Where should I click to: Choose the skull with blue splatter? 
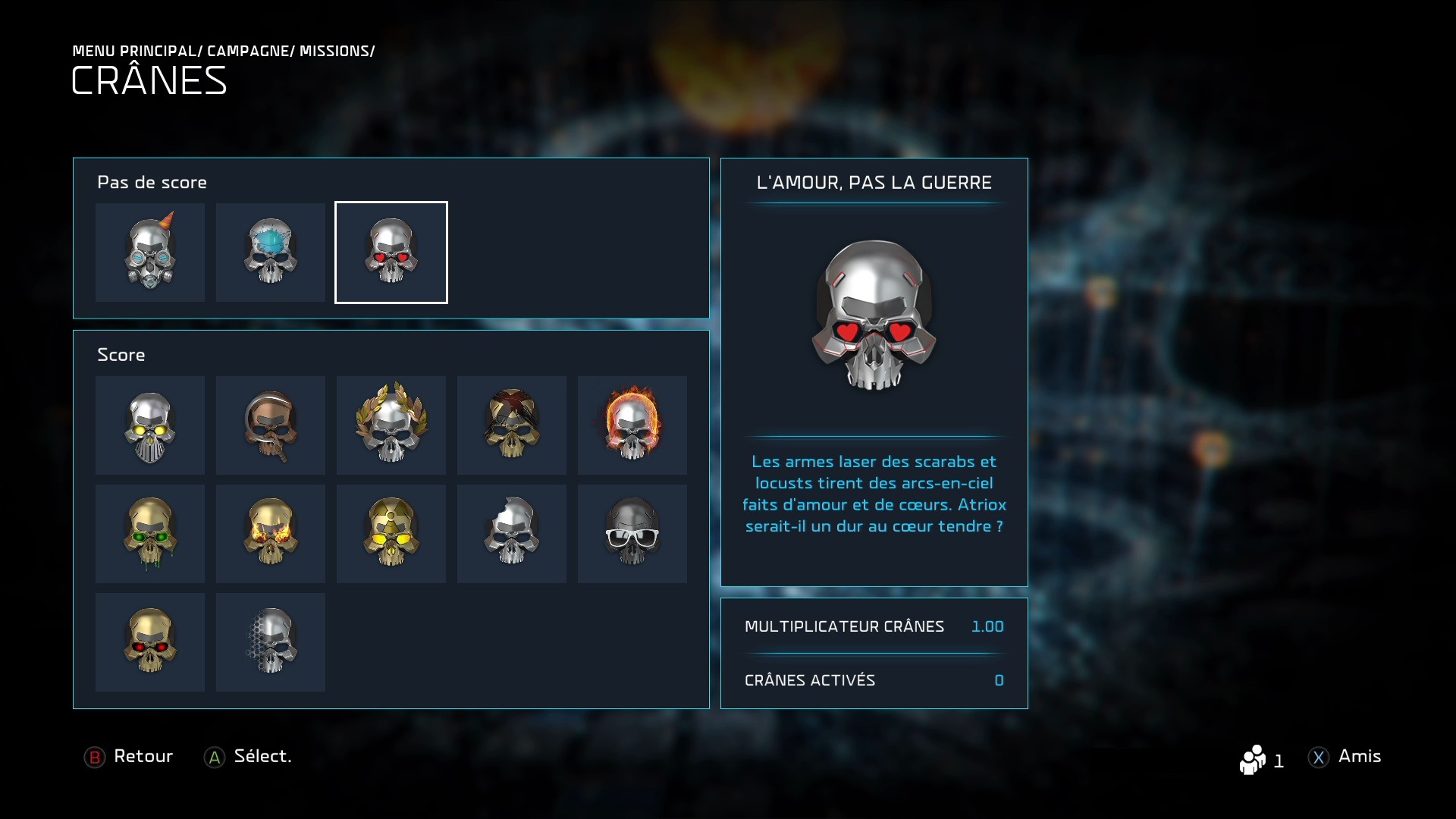271,253
